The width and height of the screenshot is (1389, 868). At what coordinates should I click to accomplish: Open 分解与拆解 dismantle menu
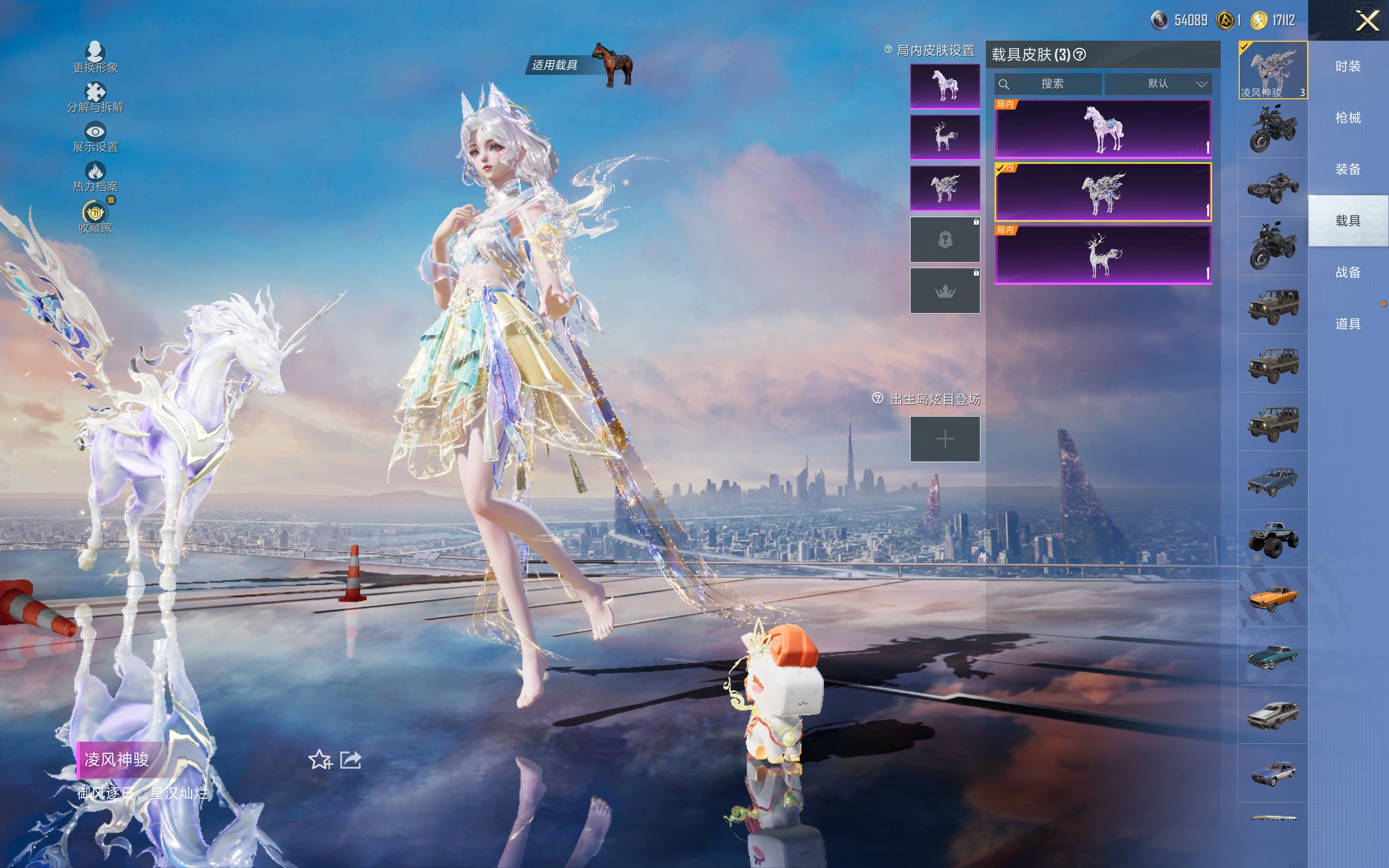tap(95, 98)
